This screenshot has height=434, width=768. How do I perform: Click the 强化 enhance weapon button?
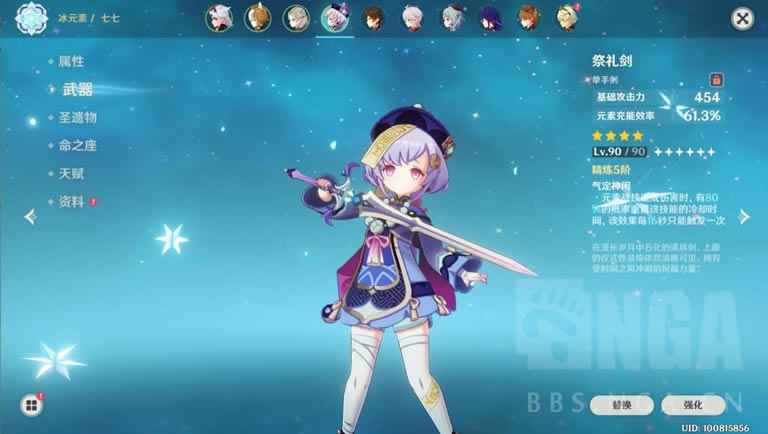(x=692, y=405)
